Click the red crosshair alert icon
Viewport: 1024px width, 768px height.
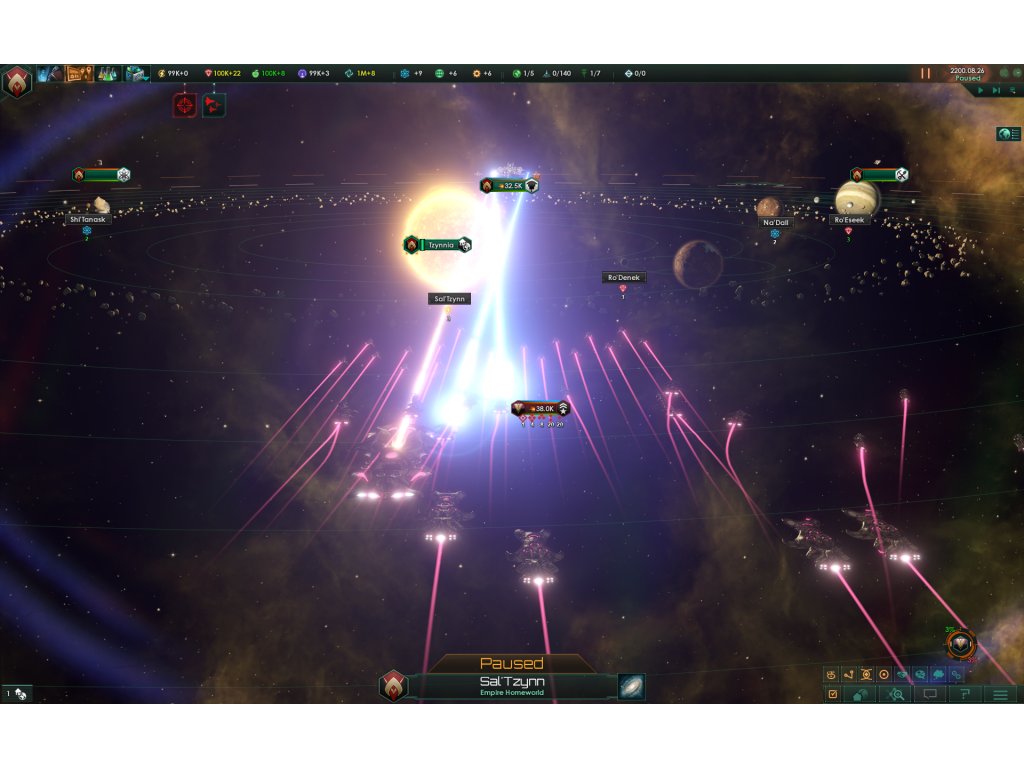click(185, 105)
